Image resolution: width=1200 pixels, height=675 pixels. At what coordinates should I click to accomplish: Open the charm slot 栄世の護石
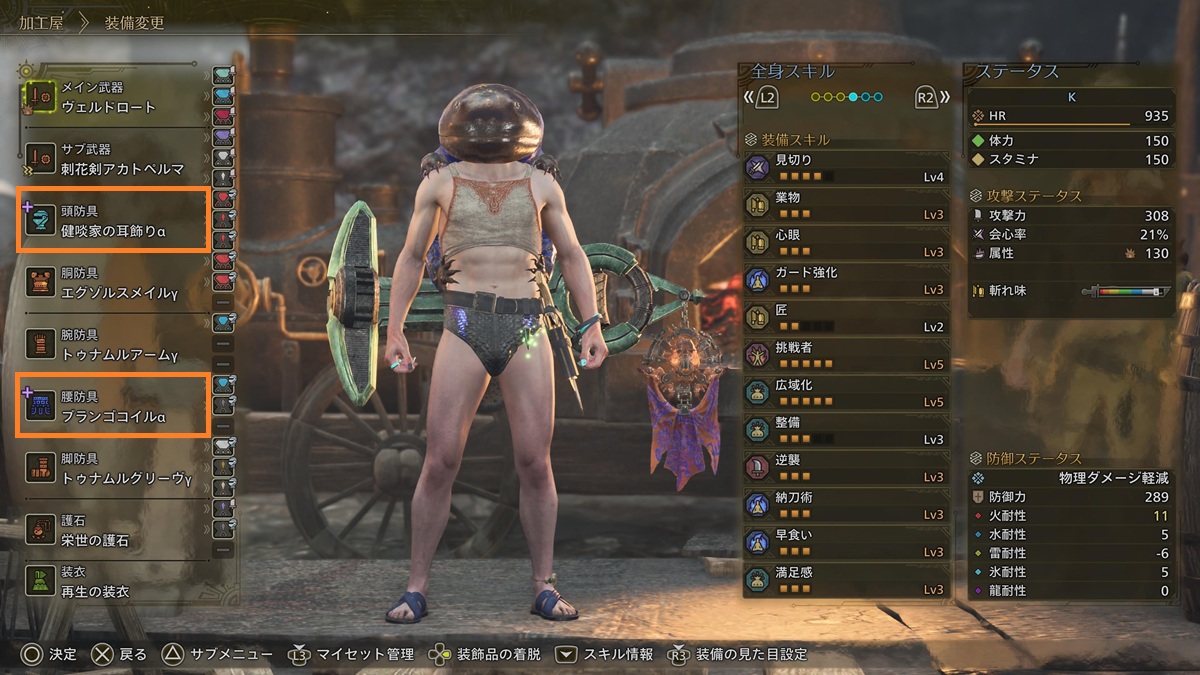click(112, 528)
